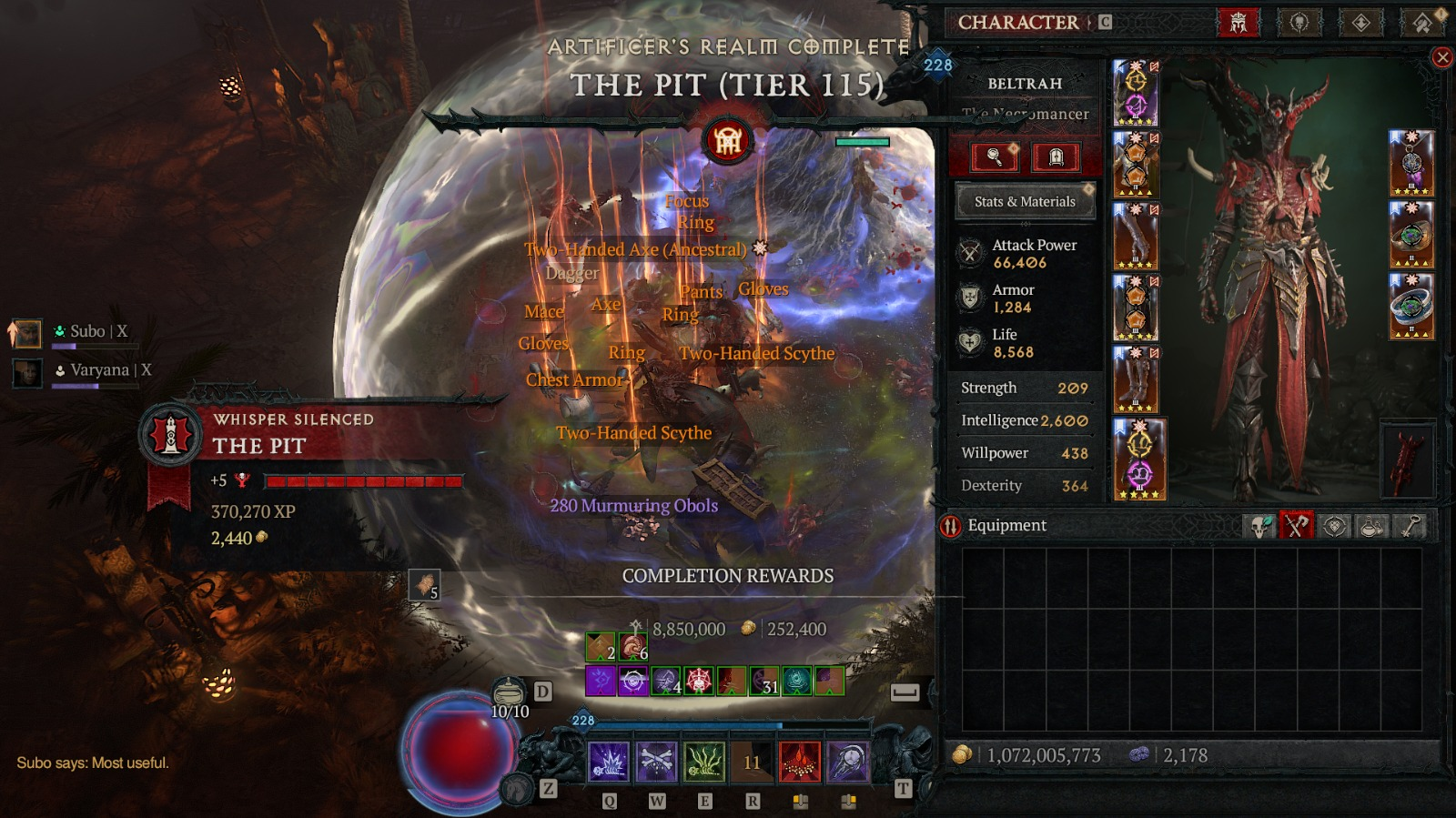Trigger the bone scythe skill
1456x818 pixels.
847,762
